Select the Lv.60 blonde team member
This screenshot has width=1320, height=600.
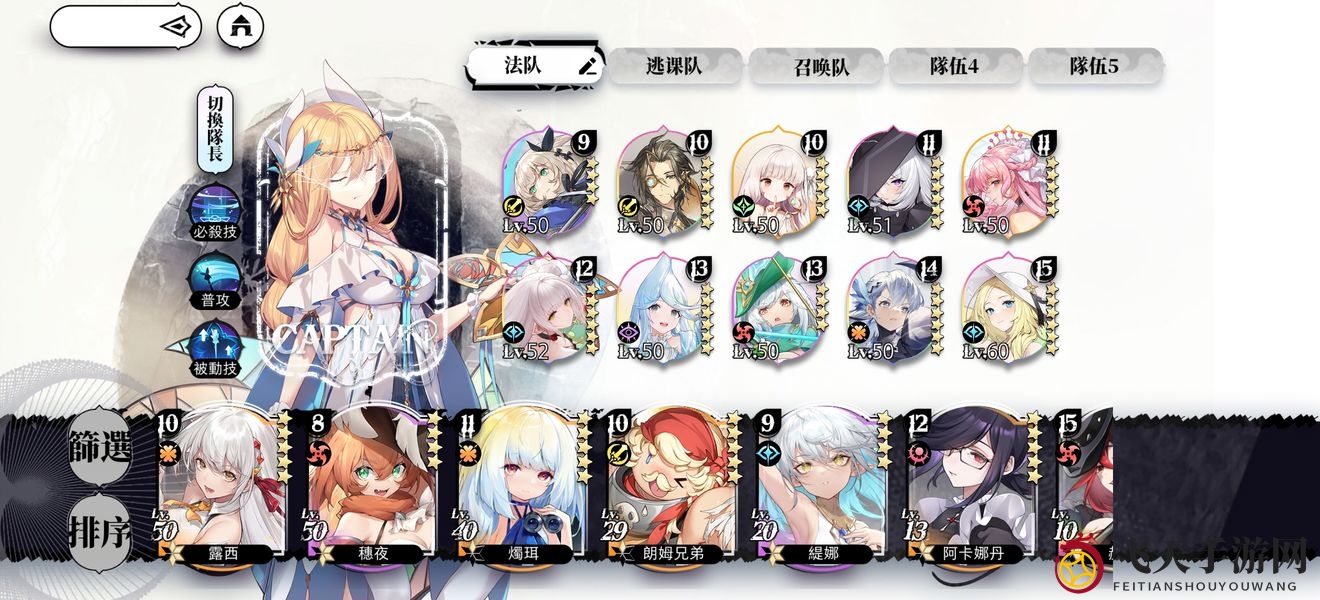[x=1007, y=310]
